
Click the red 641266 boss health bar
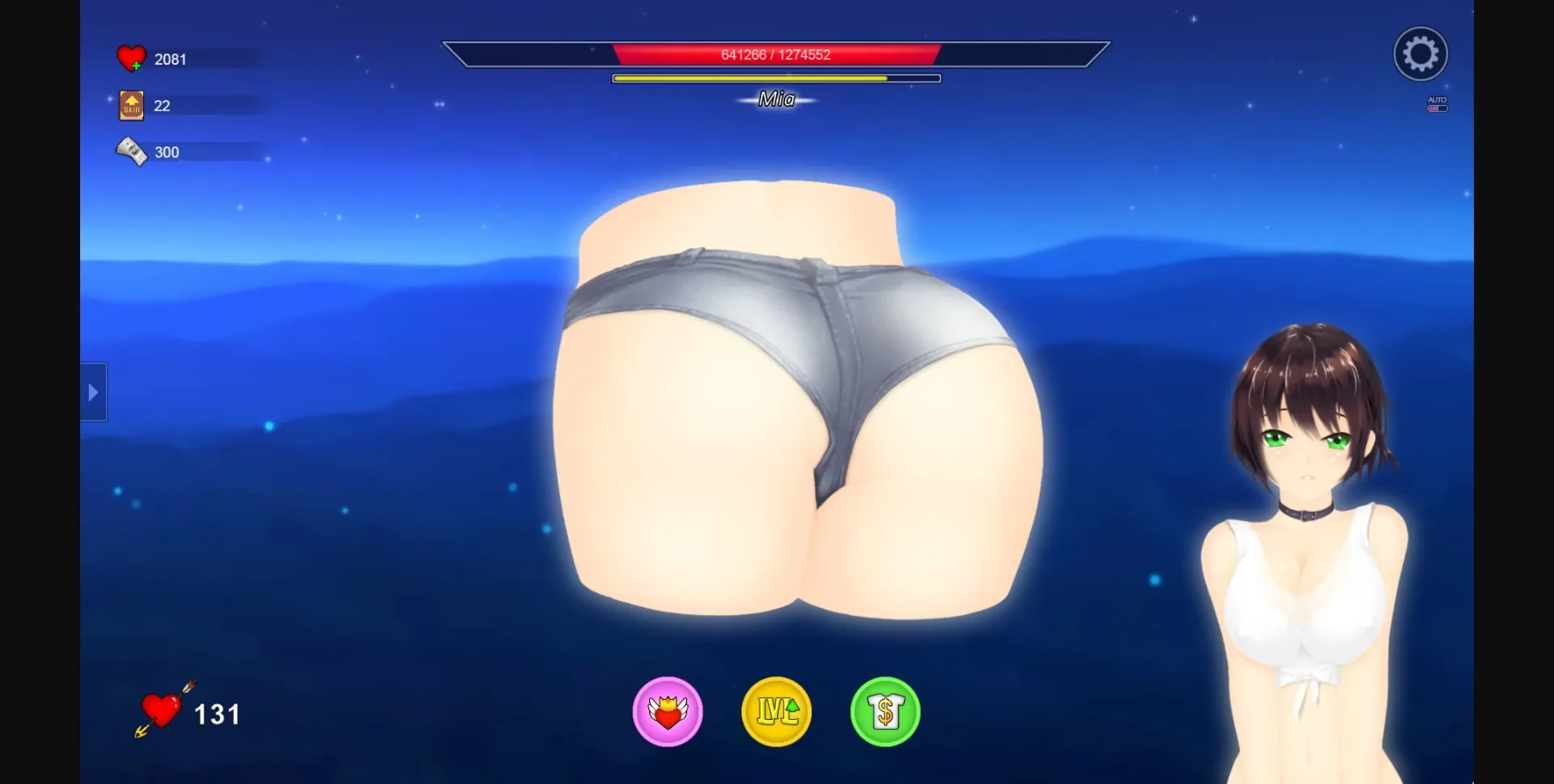pyautogui.click(x=775, y=54)
